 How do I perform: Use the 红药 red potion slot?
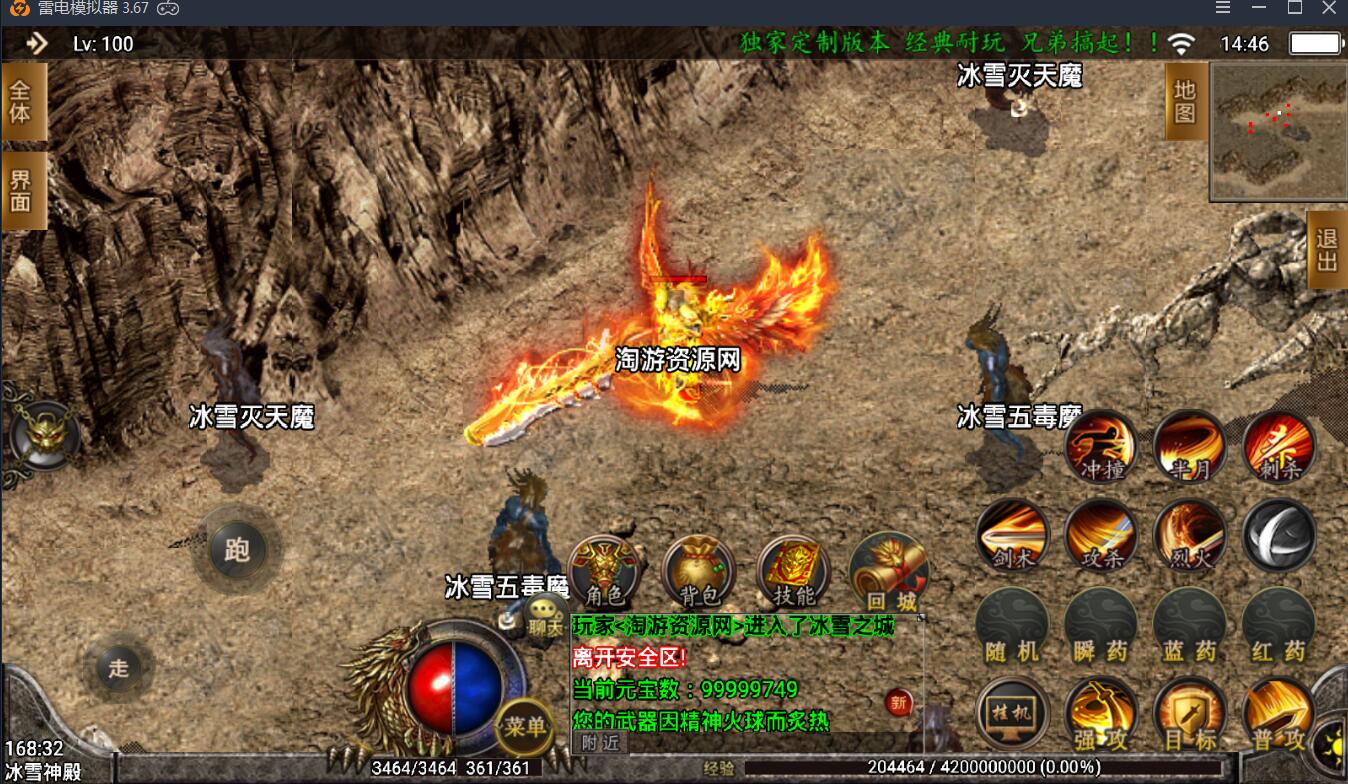(1279, 625)
